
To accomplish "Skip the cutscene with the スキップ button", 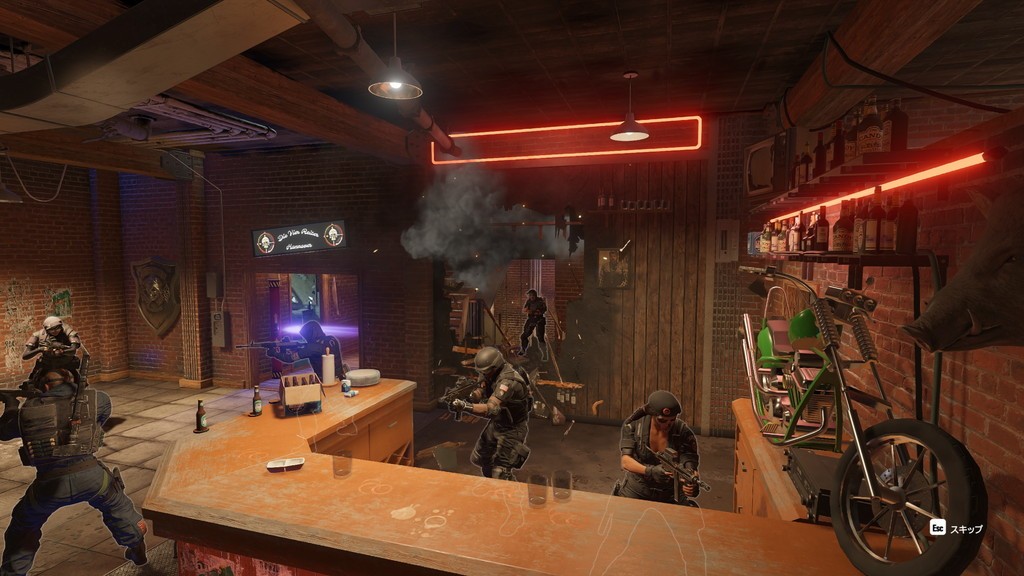I will click(x=956, y=528).
